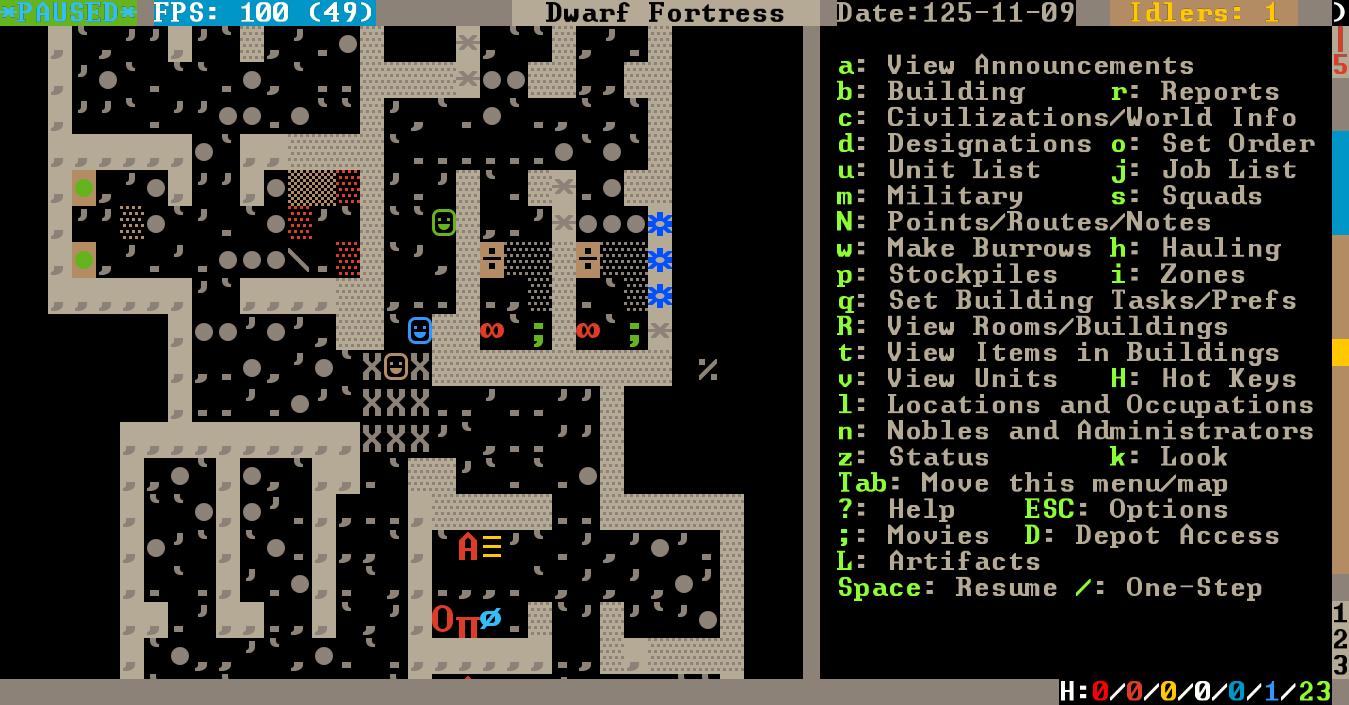The width and height of the screenshot is (1349, 705).
Task: Open Set Building Tasks/Prefs
Action: (x=1091, y=300)
